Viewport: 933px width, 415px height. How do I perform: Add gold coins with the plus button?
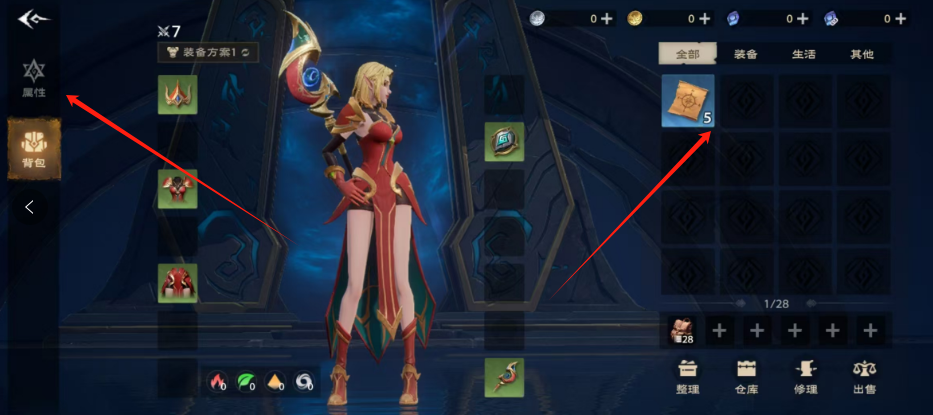(x=704, y=18)
